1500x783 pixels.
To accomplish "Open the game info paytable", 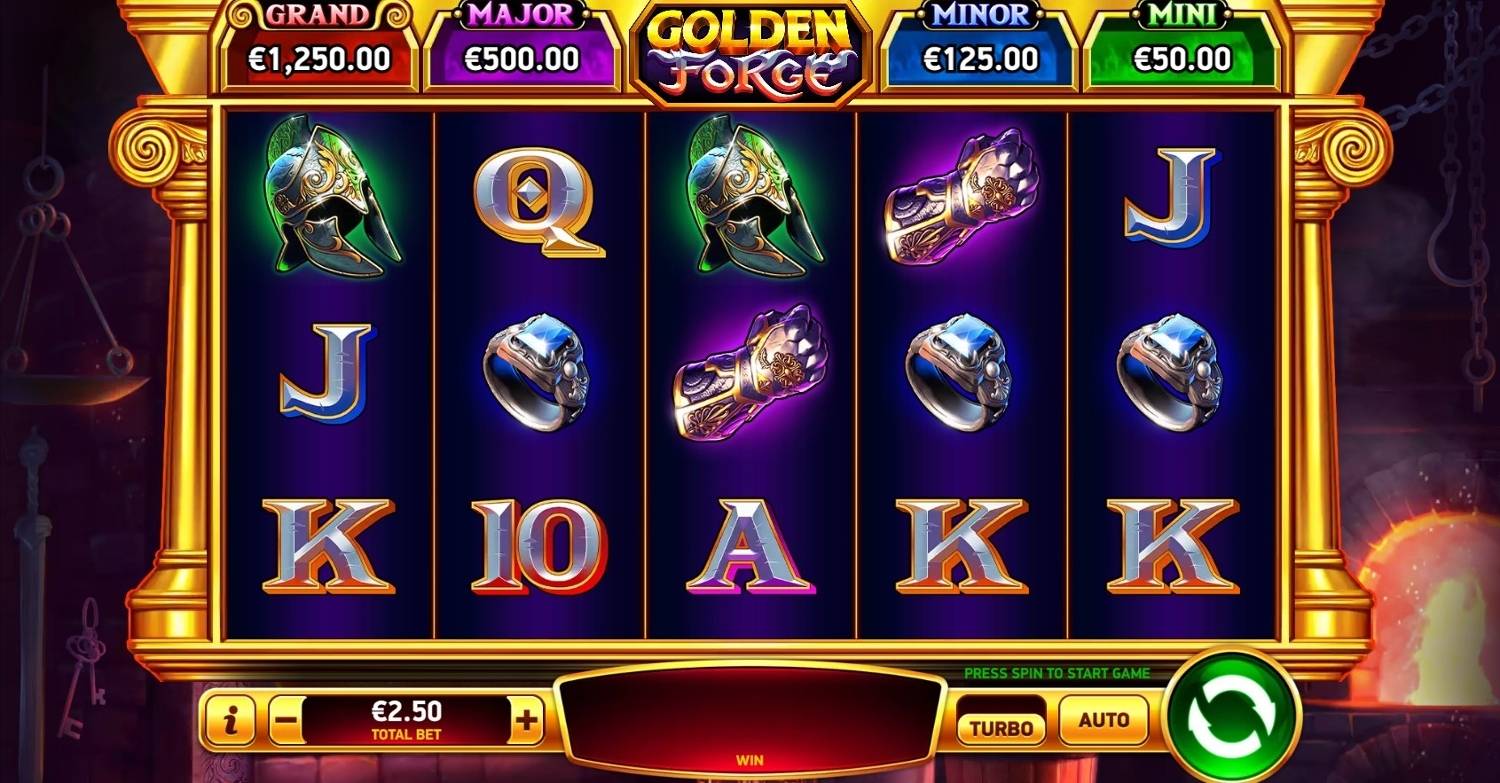I will tap(231, 720).
